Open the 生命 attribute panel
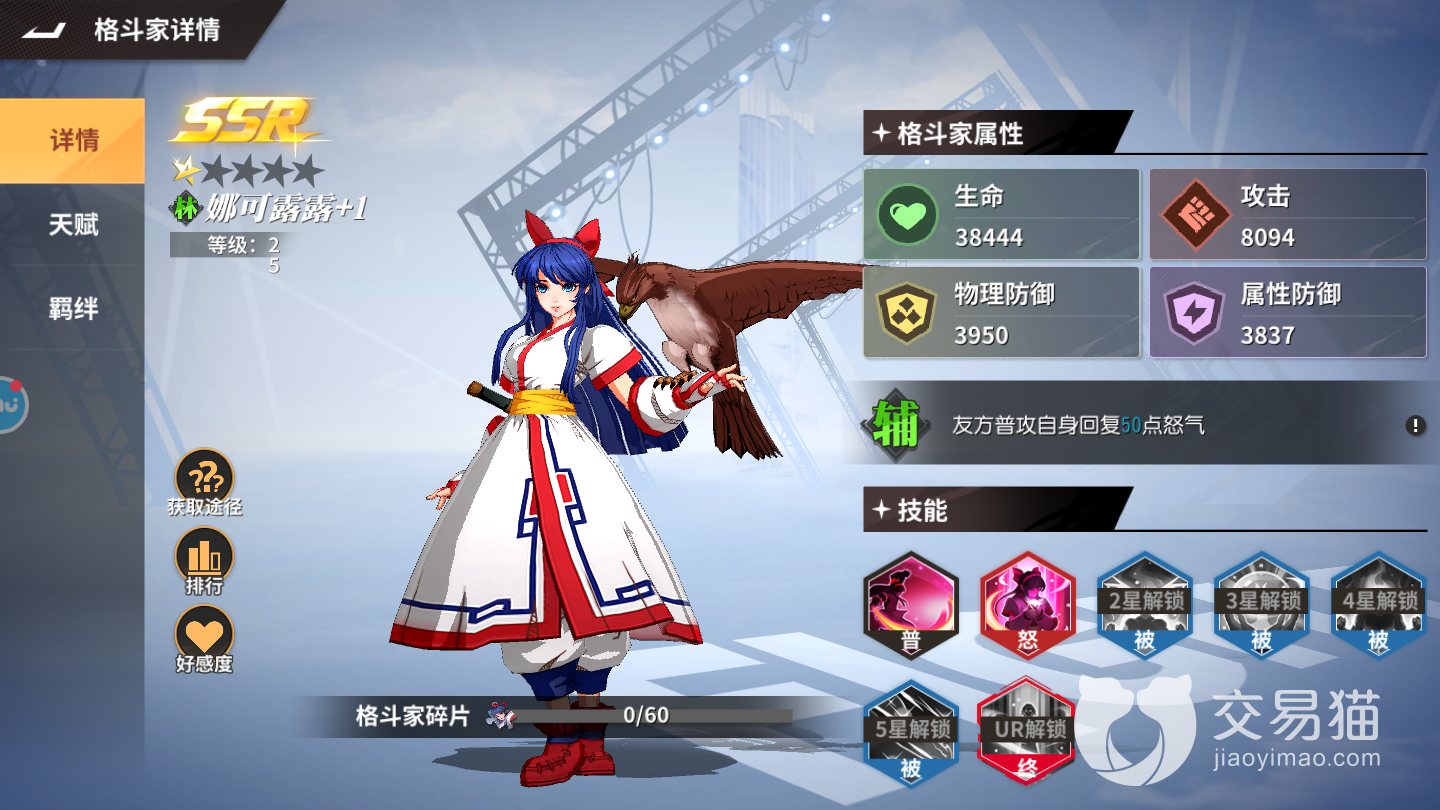 click(x=1001, y=215)
